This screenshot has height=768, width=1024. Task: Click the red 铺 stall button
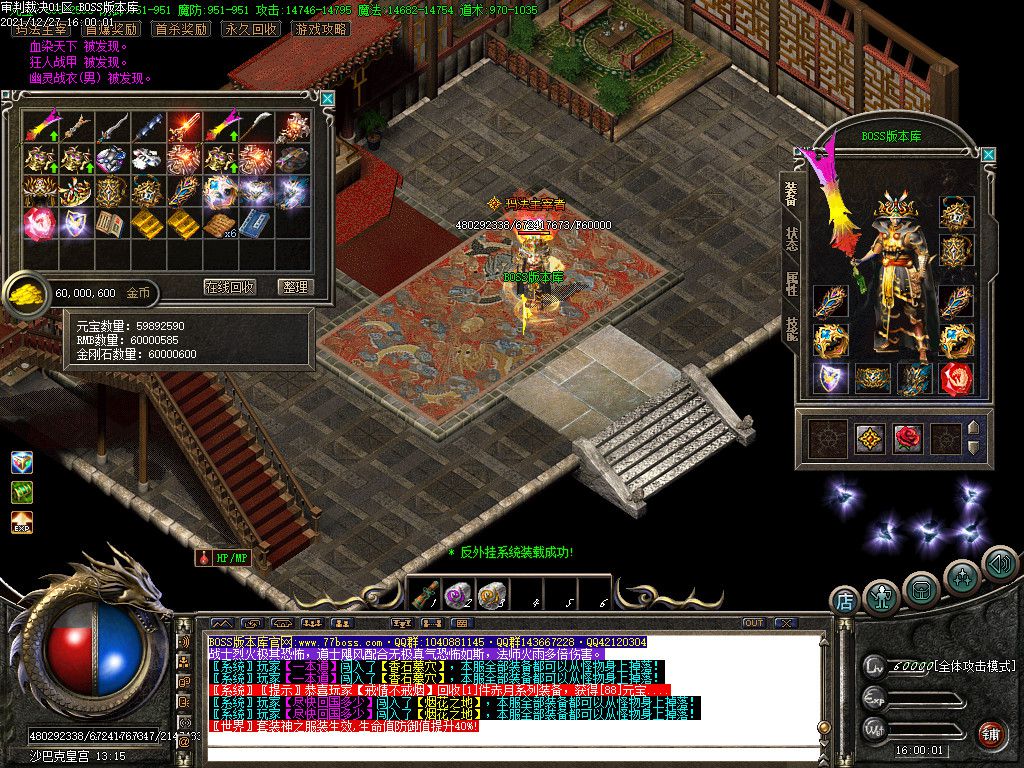(990, 735)
